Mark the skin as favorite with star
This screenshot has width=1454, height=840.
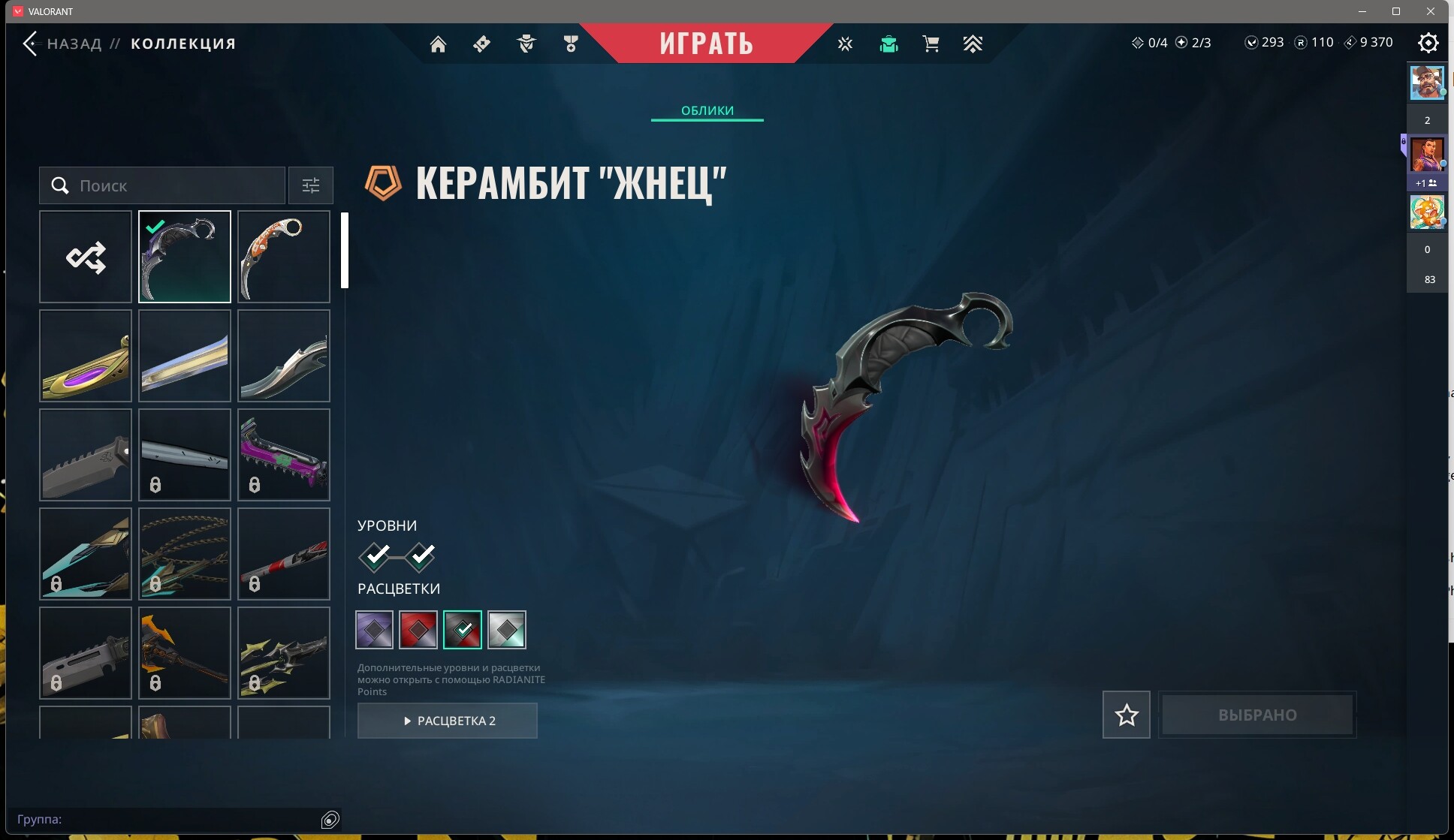pos(1126,715)
